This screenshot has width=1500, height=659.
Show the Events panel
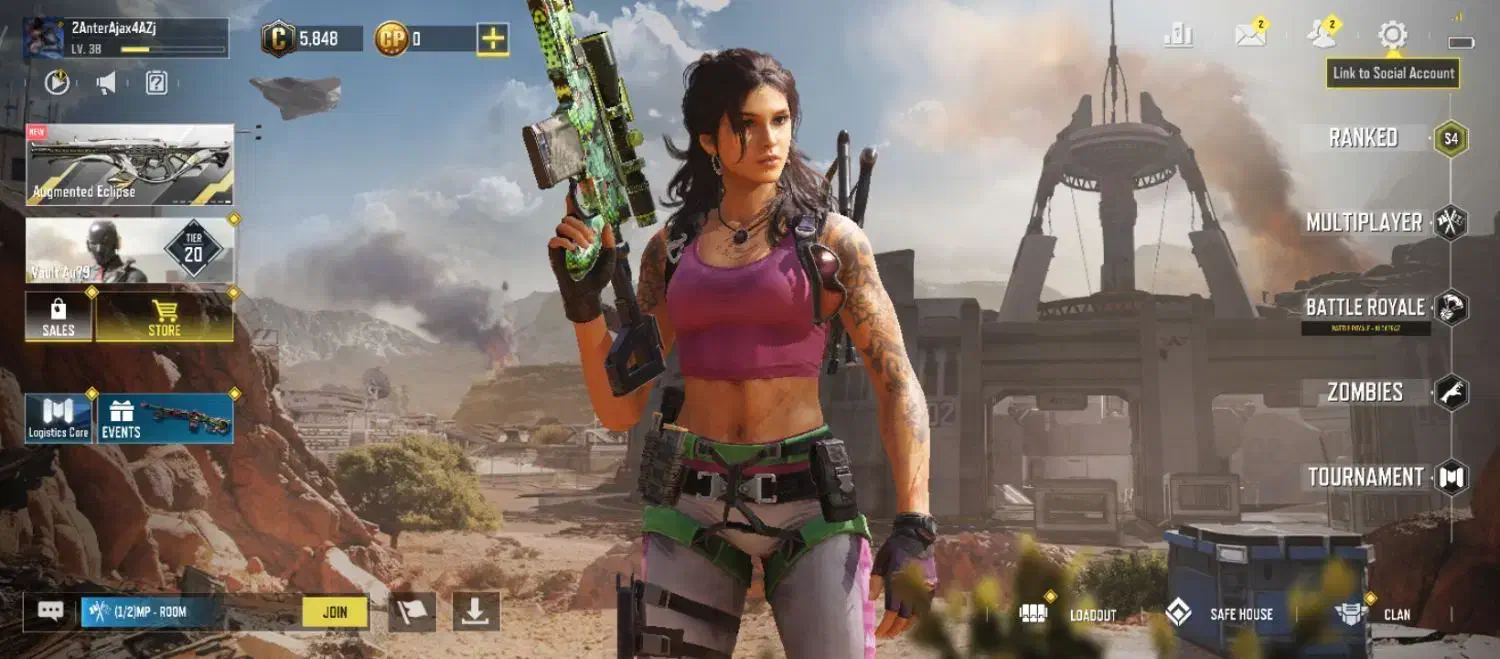pos(166,419)
